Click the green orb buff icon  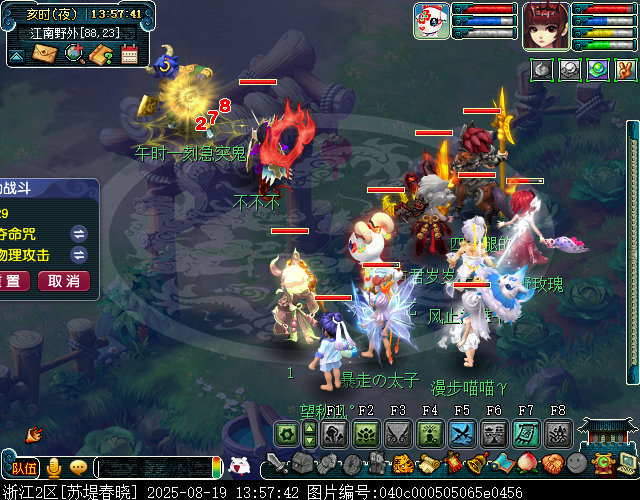coord(597,69)
